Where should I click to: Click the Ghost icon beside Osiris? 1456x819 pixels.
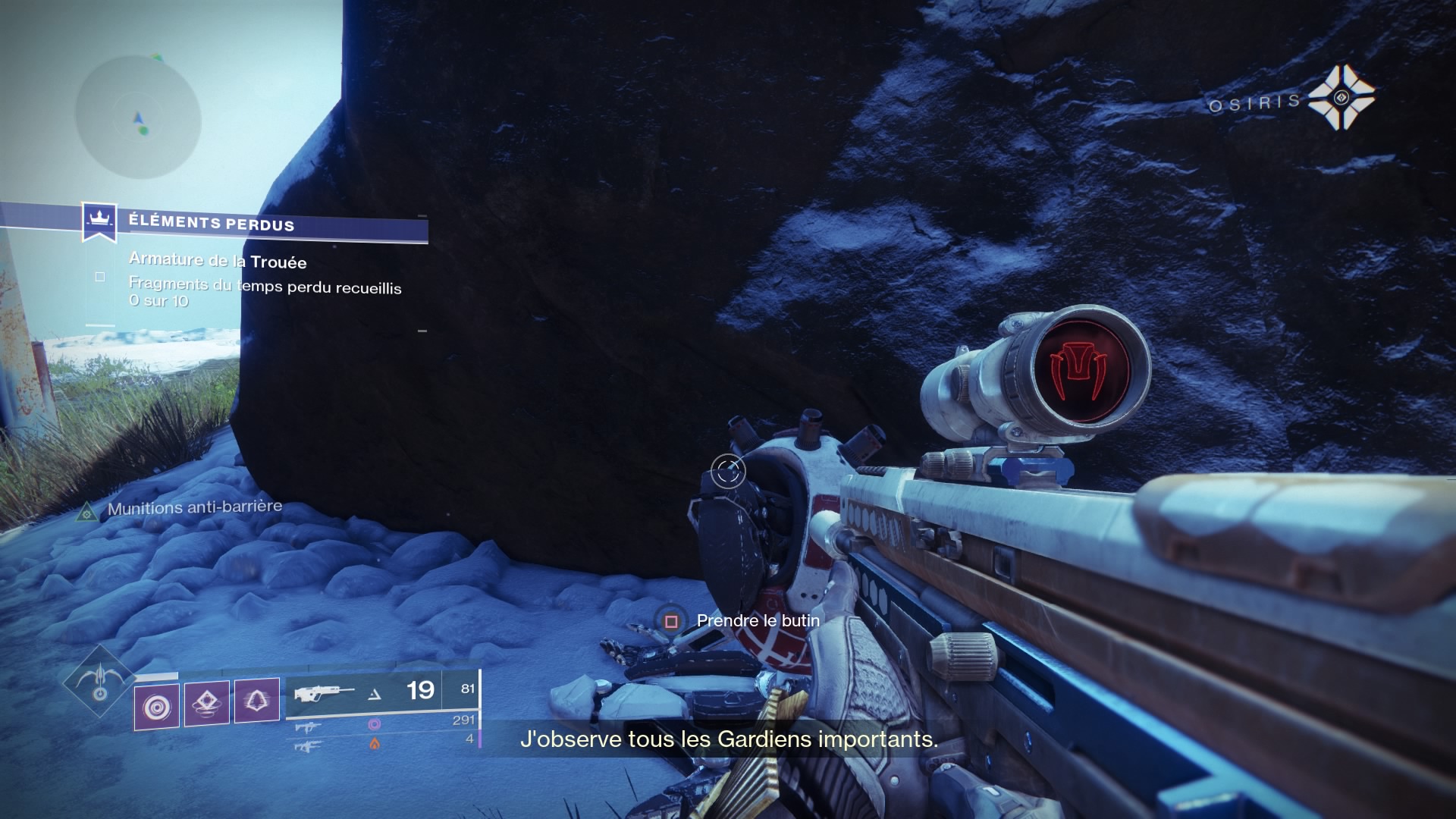pyautogui.click(x=1341, y=97)
